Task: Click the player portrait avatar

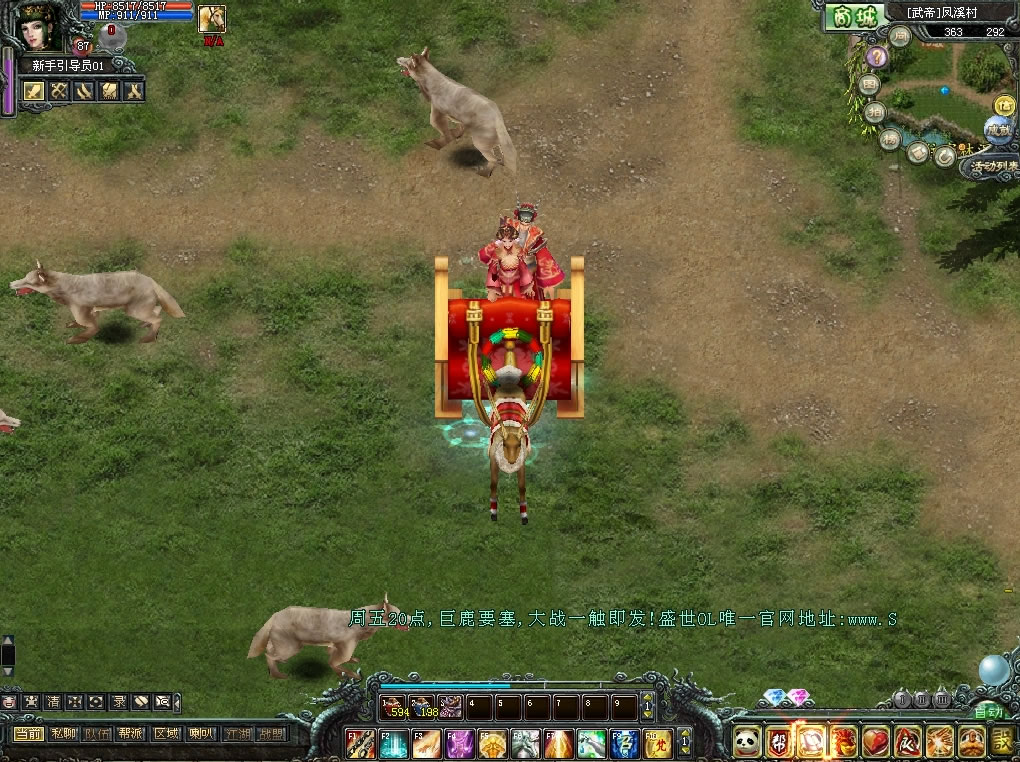Action: tap(37, 26)
